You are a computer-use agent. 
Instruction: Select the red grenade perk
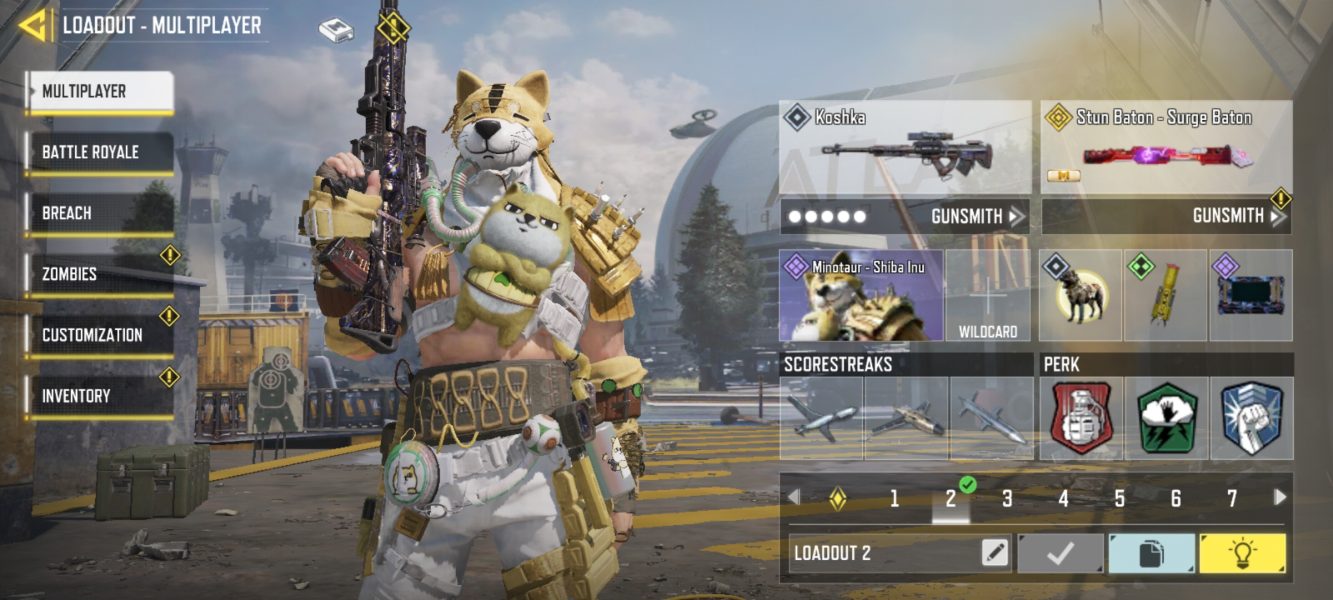pyautogui.click(x=1081, y=418)
